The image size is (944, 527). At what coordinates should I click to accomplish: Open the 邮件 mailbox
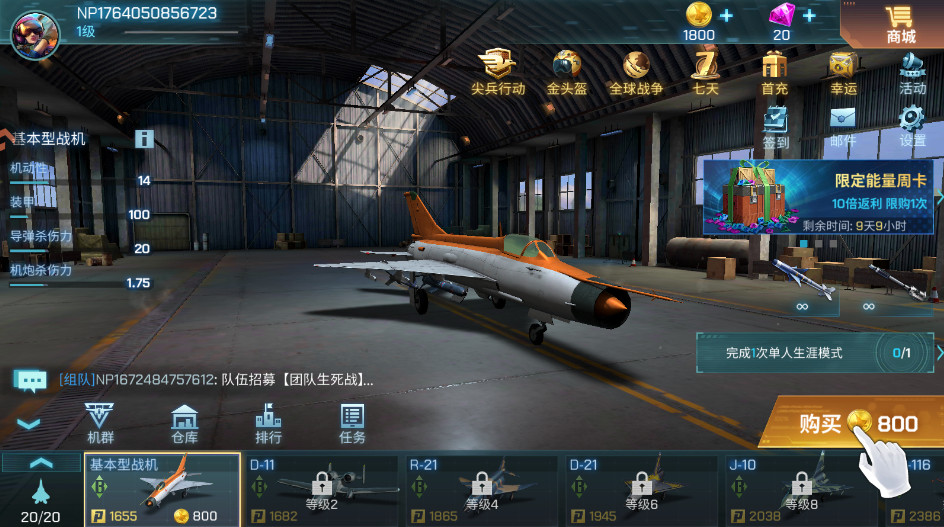click(x=843, y=127)
